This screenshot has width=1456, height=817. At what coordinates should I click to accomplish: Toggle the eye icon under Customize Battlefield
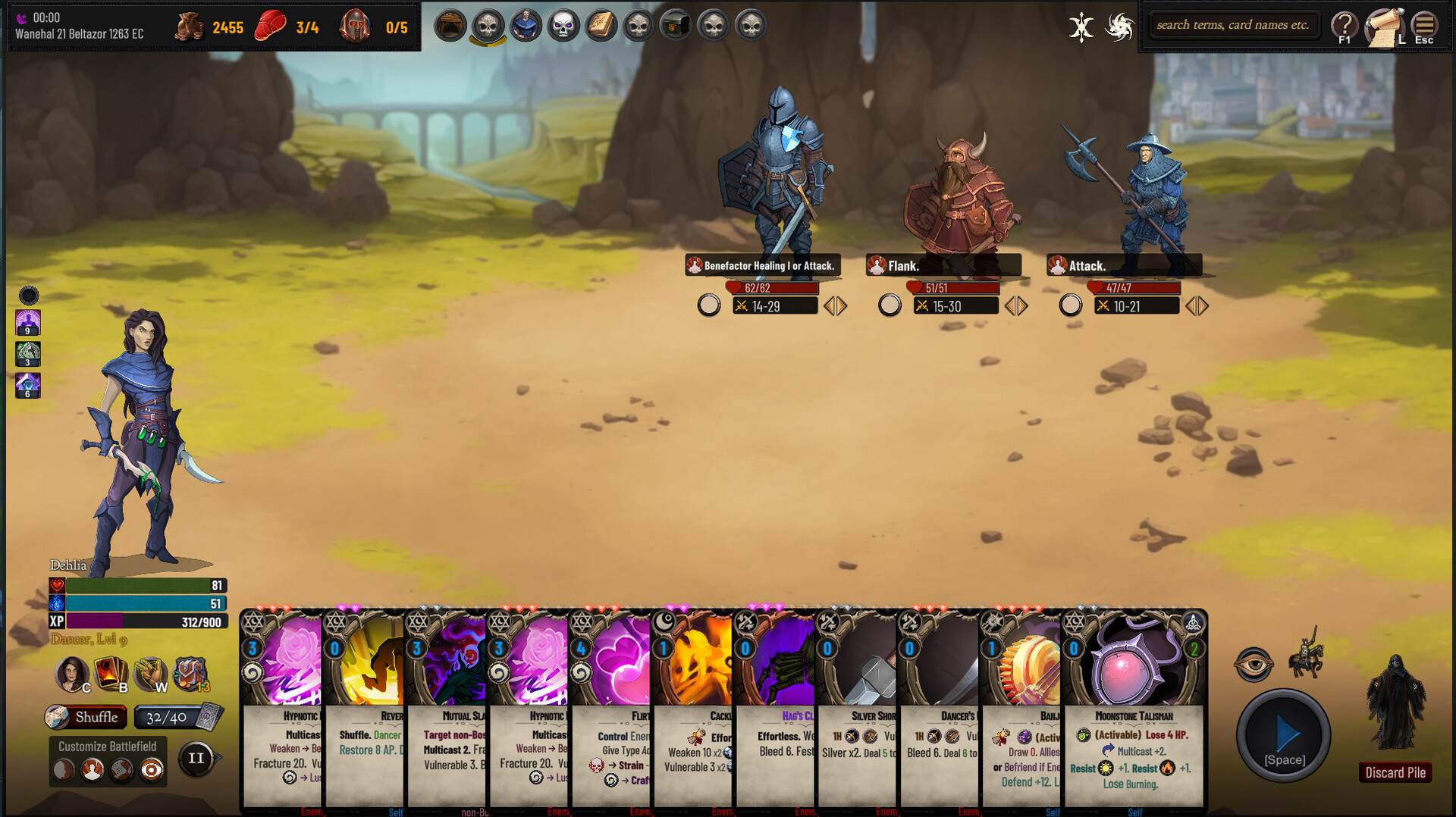[152, 770]
